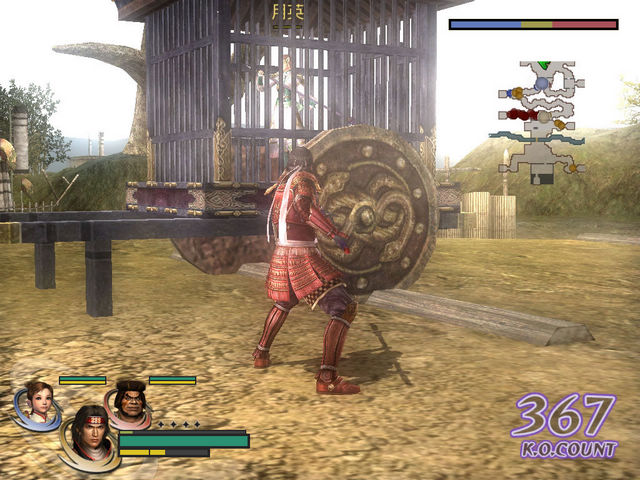The image size is (640, 480).
Task: Switch to the bearded warrior portrait
Action: click(x=129, y=402)
